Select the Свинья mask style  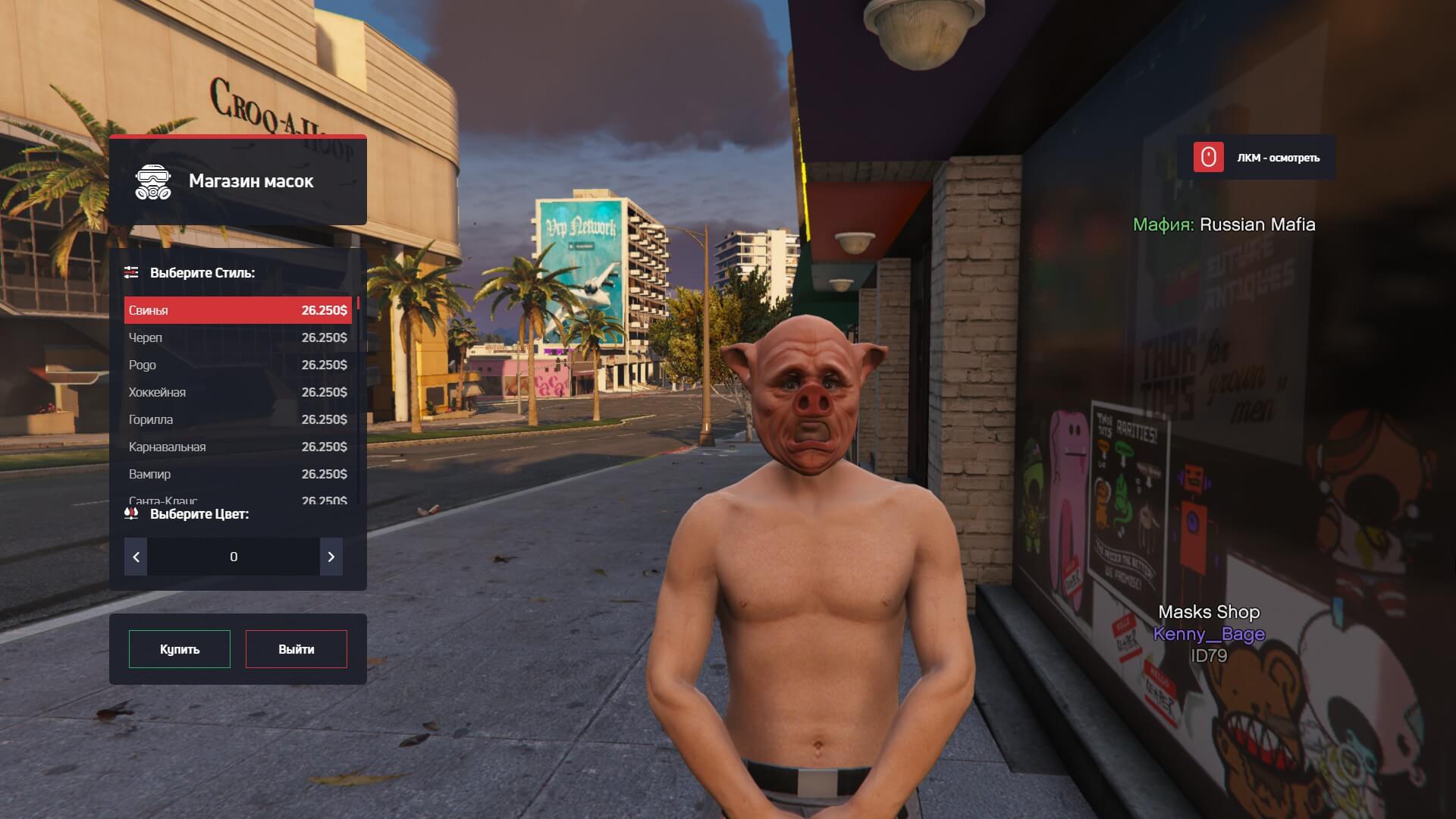point(237,310)
